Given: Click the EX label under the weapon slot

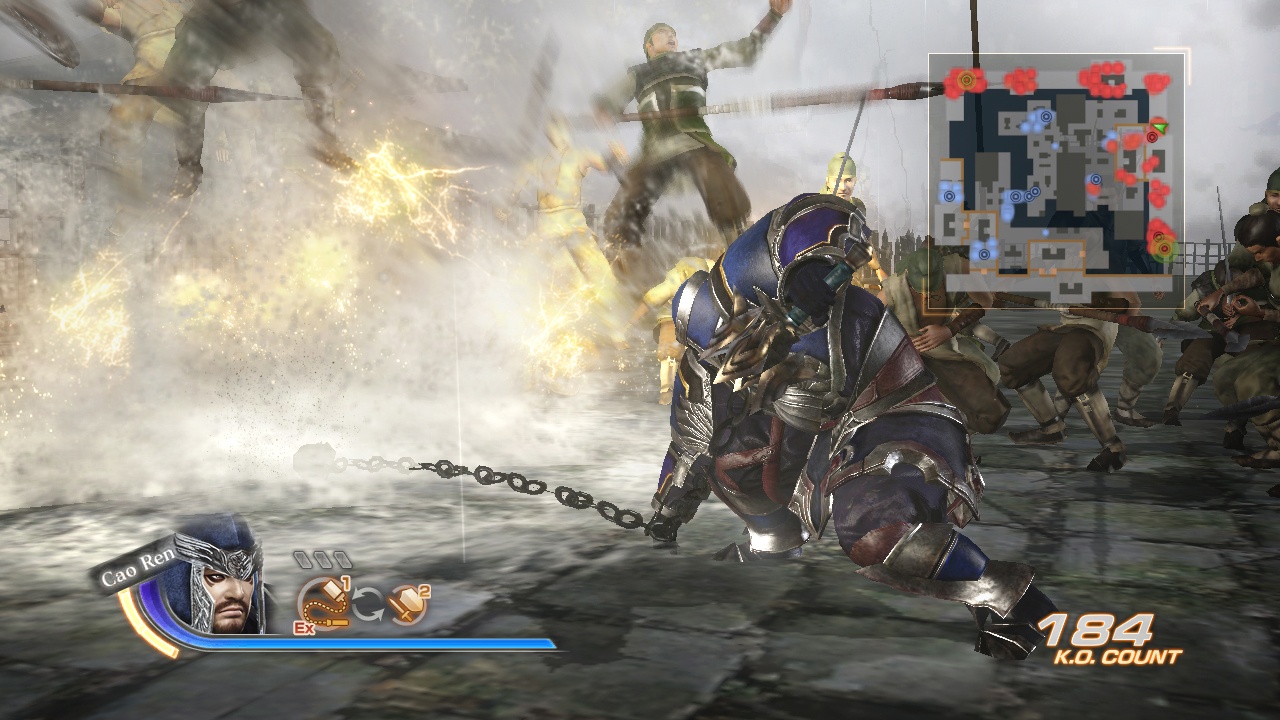Looking at the screenshot, I should [x=304, y=627].
